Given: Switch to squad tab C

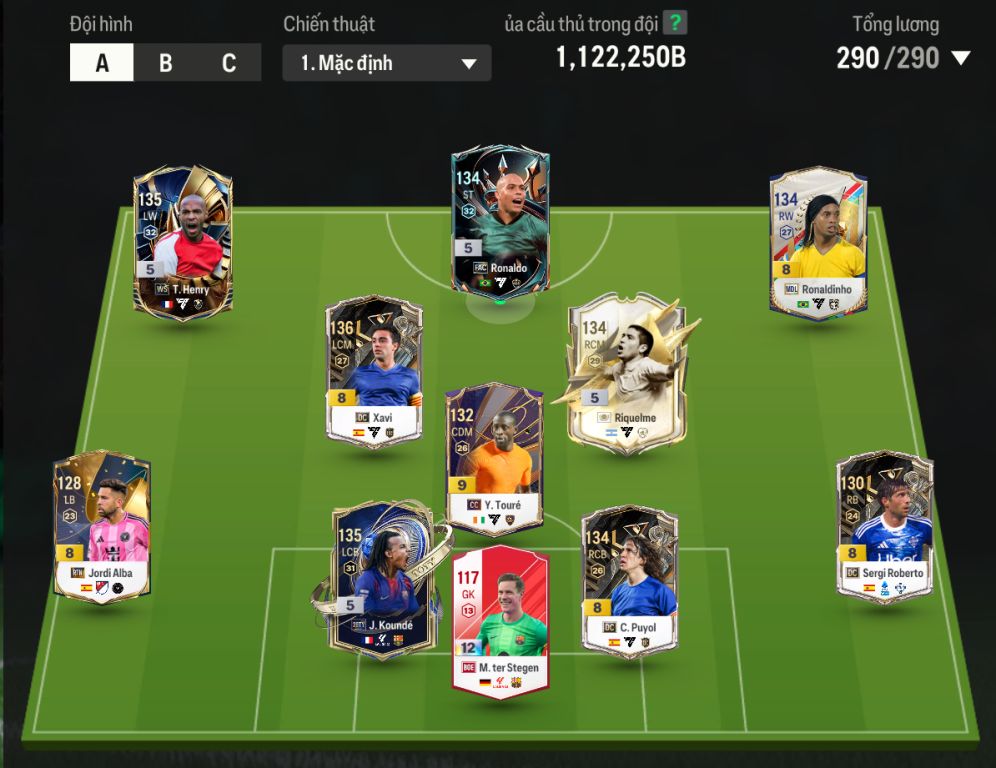Looking at the screenshot, I should [229, 63].
